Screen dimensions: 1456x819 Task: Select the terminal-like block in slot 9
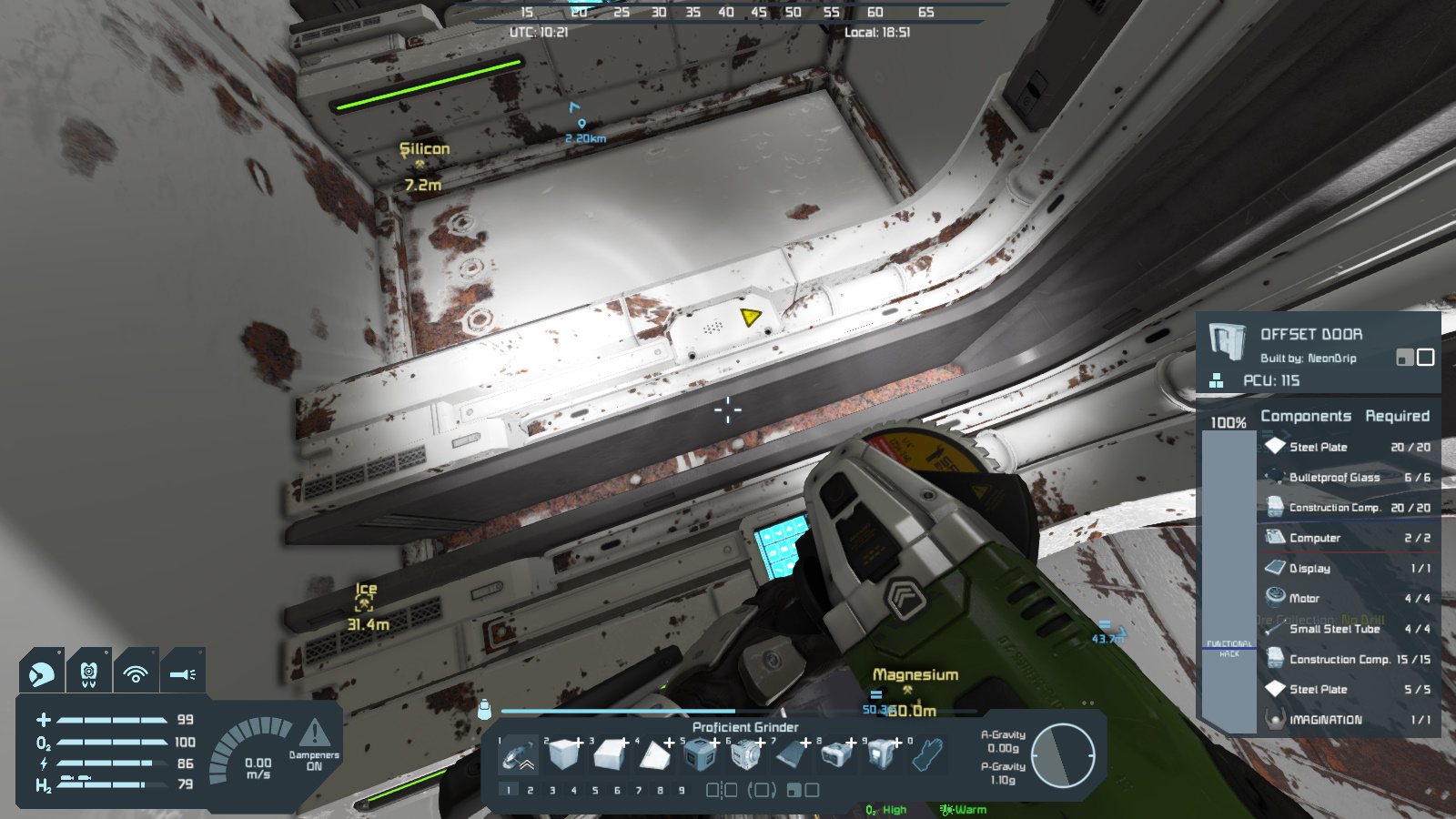pos(882,755)
